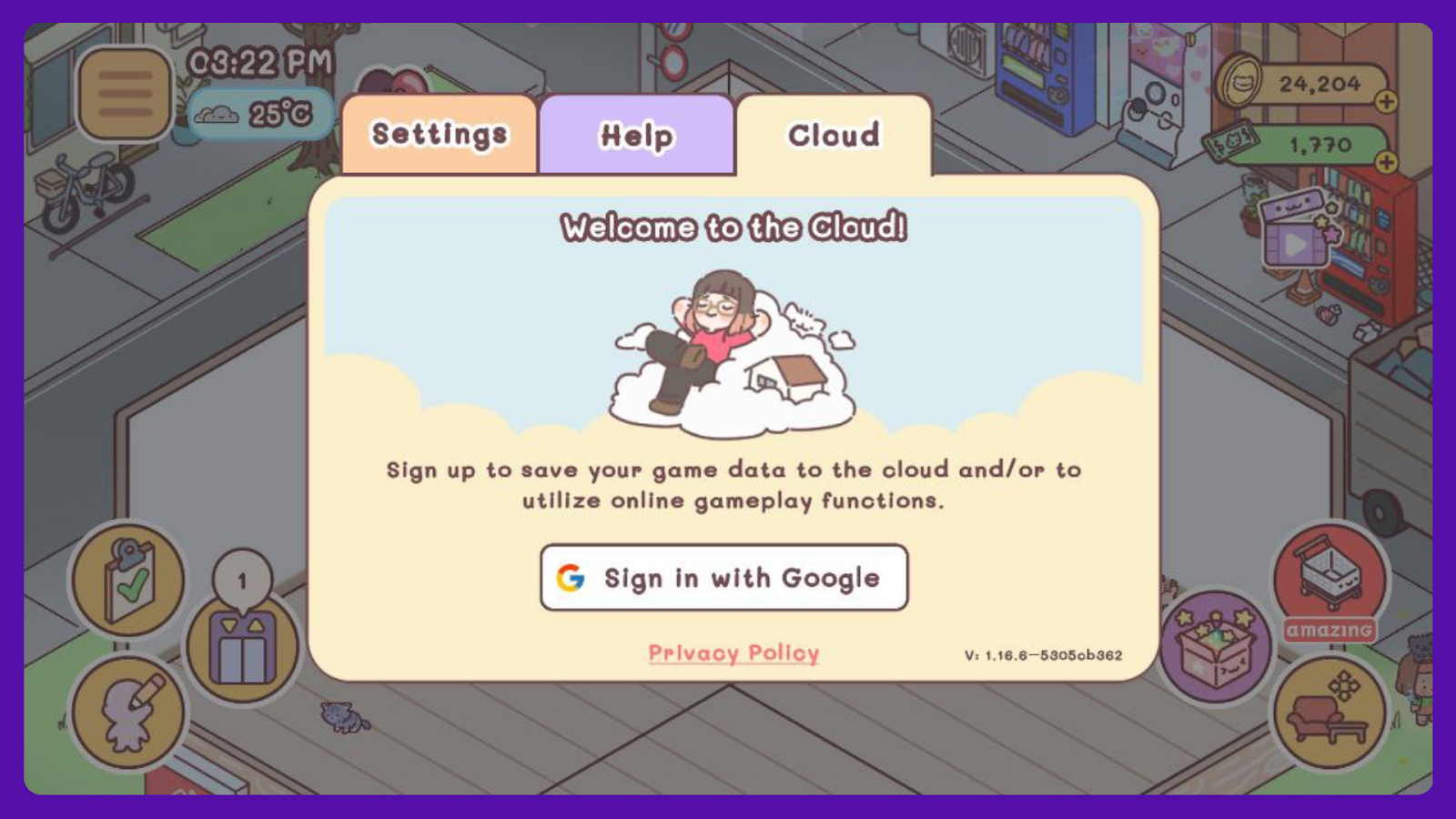Add more cash with plus button
This screenshot has height=819, width=1456.
point(1386,162)
